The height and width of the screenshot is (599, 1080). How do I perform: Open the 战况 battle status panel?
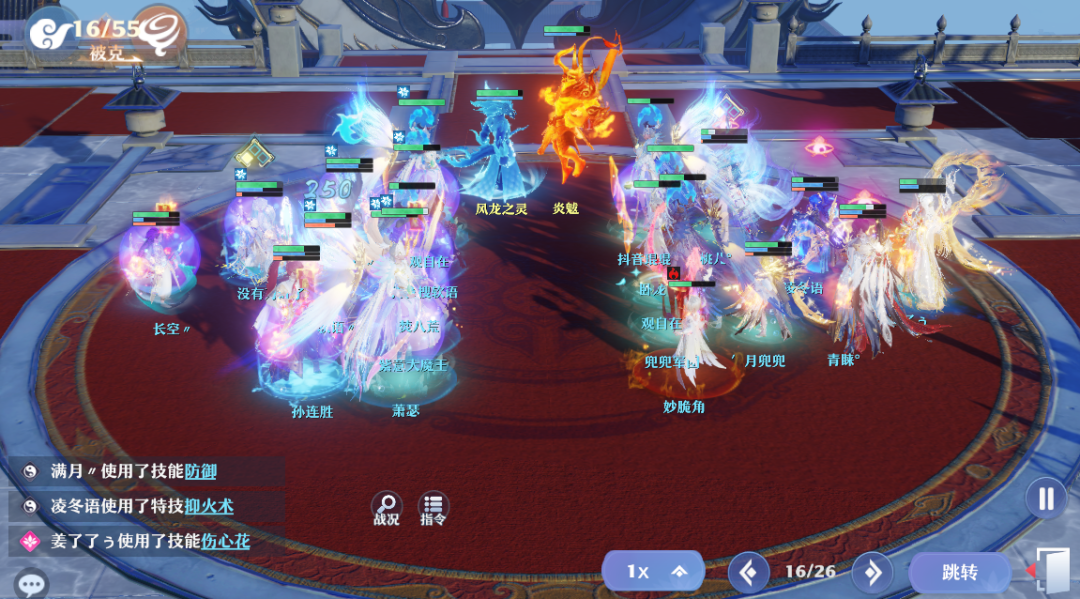click(x=386, y=508)
